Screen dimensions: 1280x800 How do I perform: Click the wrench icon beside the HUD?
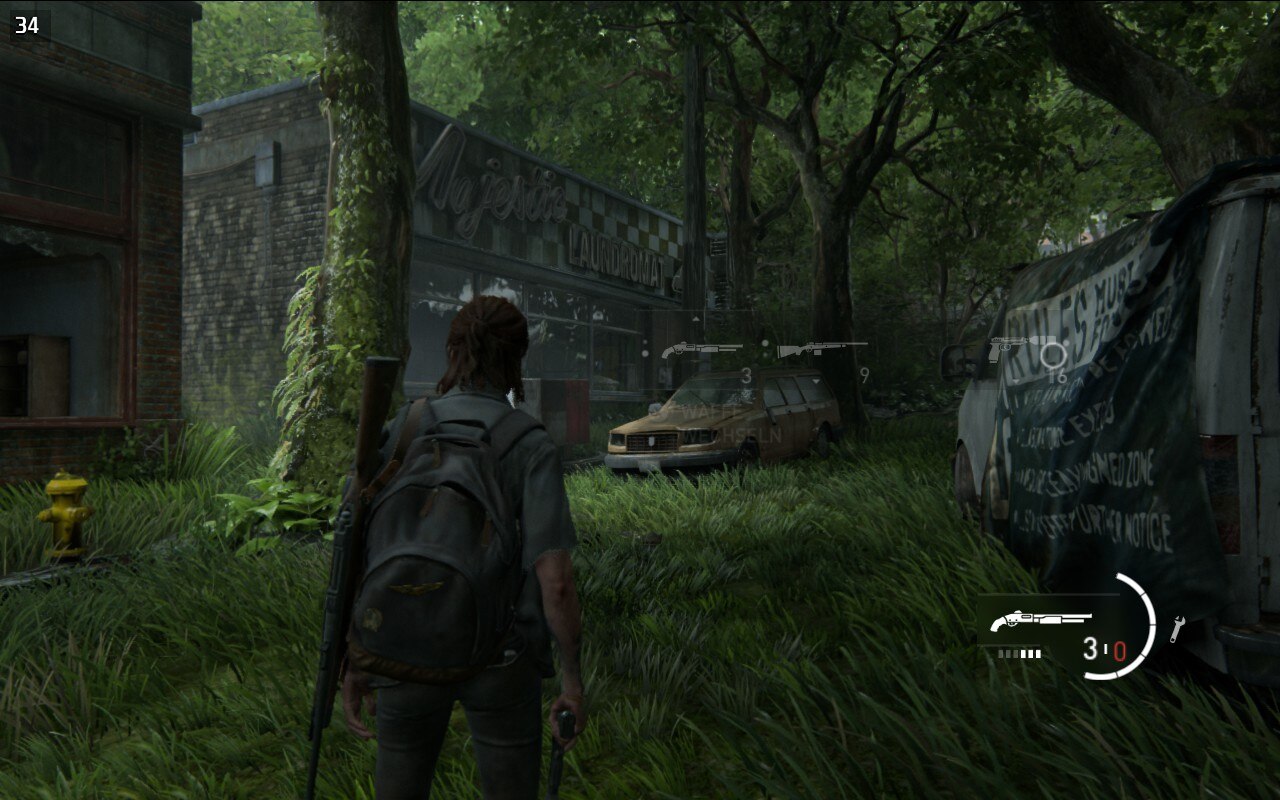(x=1177, y=628)
